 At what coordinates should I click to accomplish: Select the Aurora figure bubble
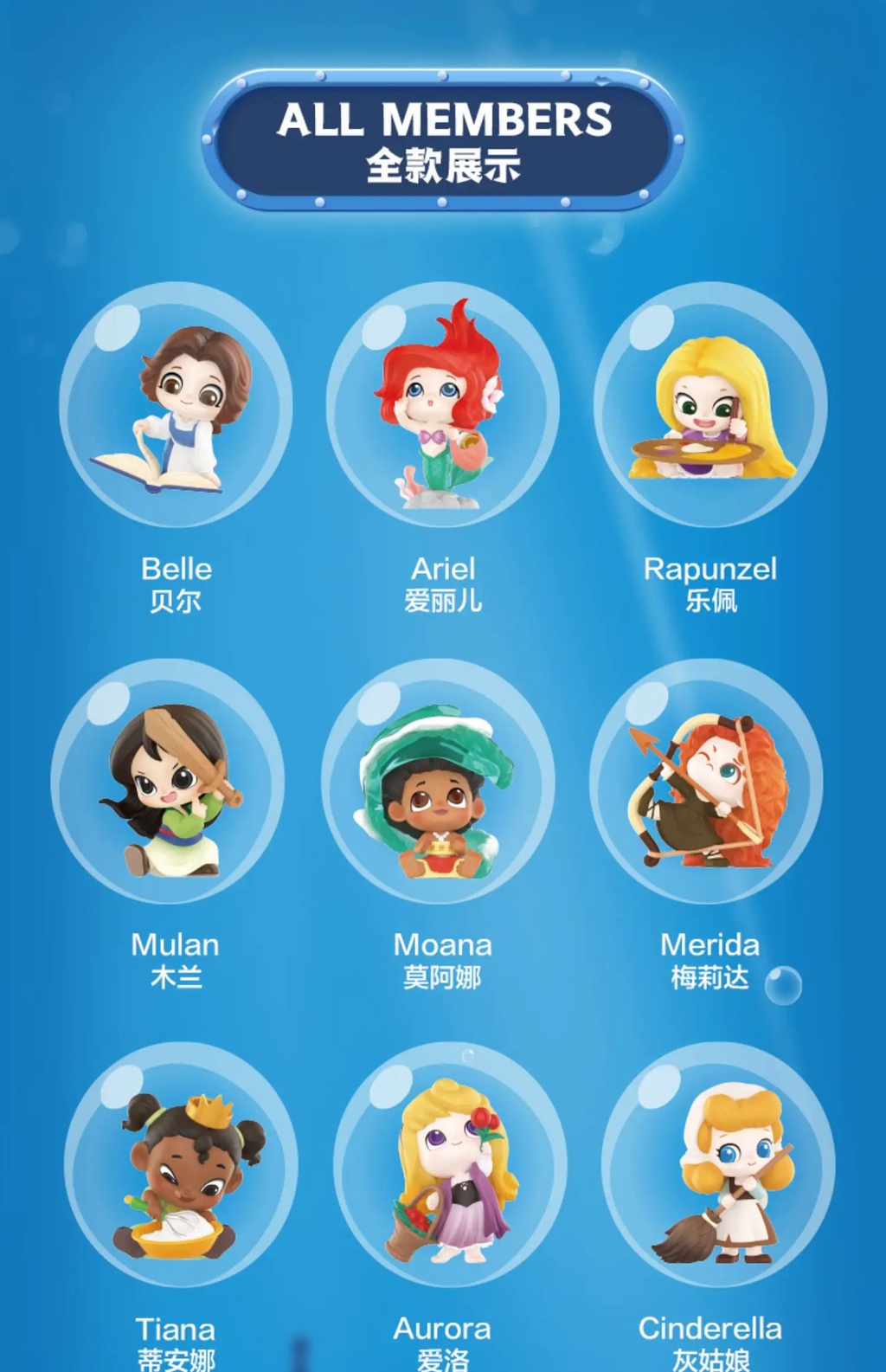pyautogui.click(x=450, y=1164)
